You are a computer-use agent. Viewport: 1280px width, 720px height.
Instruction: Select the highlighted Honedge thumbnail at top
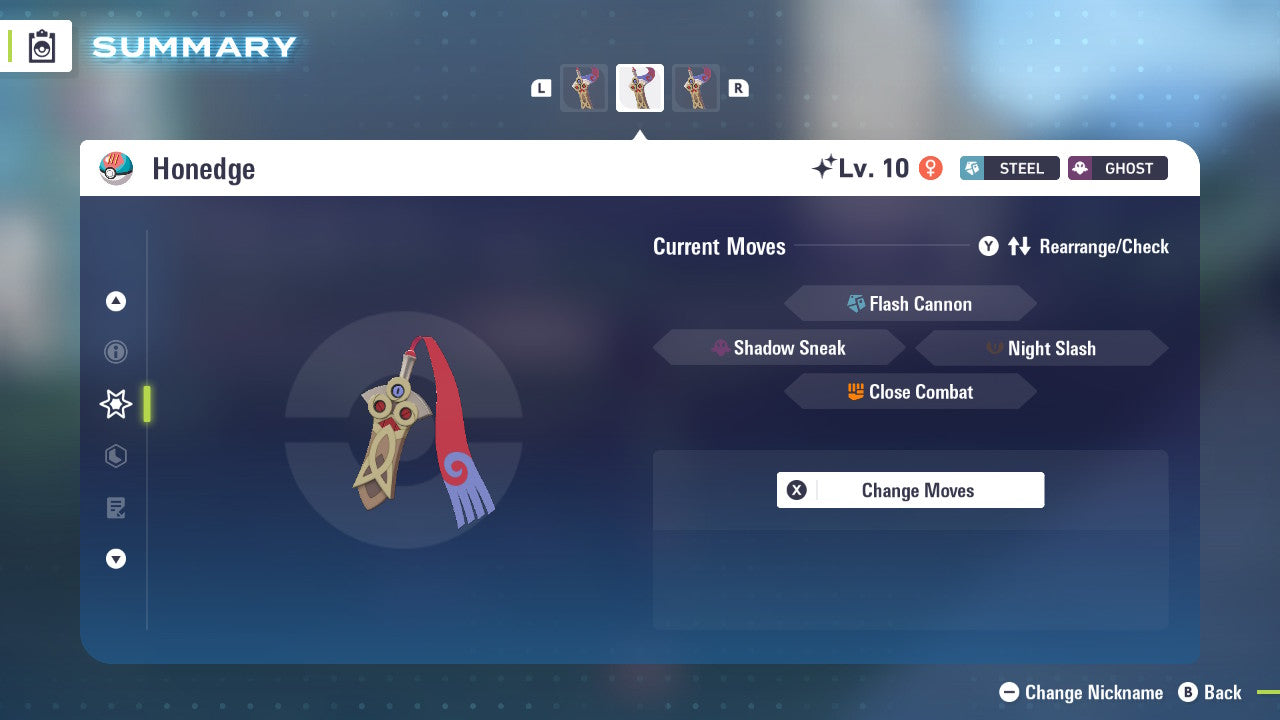[x=640, y=87]
